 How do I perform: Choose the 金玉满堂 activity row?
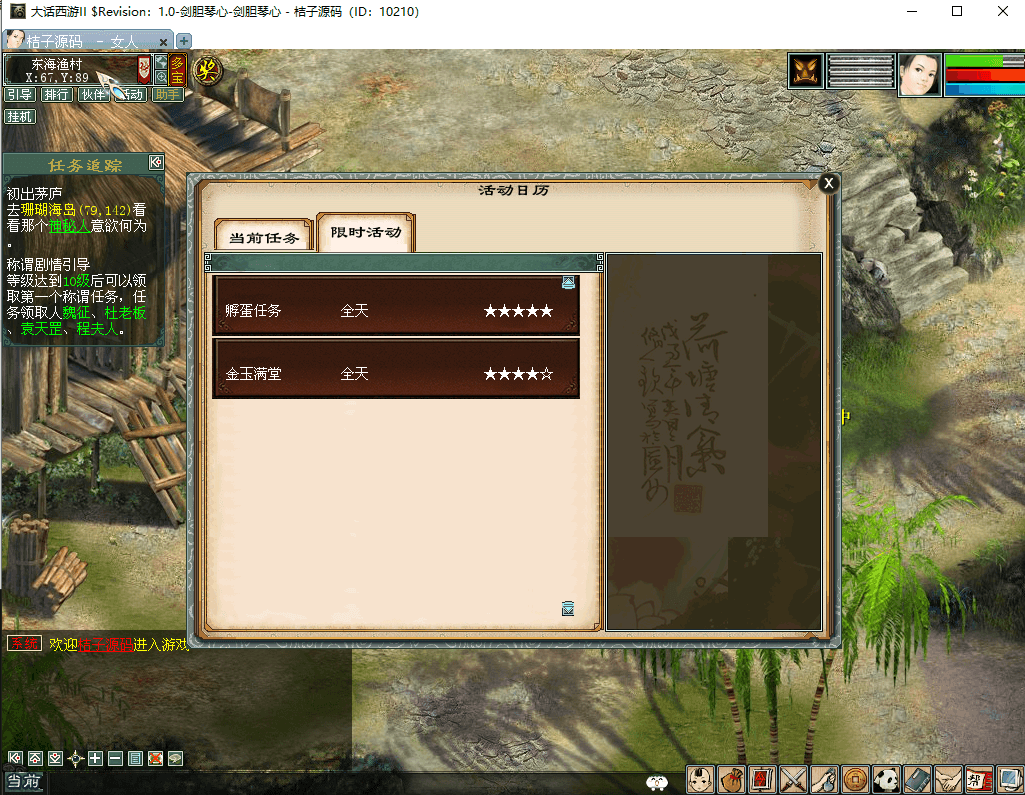coord(396,374)
